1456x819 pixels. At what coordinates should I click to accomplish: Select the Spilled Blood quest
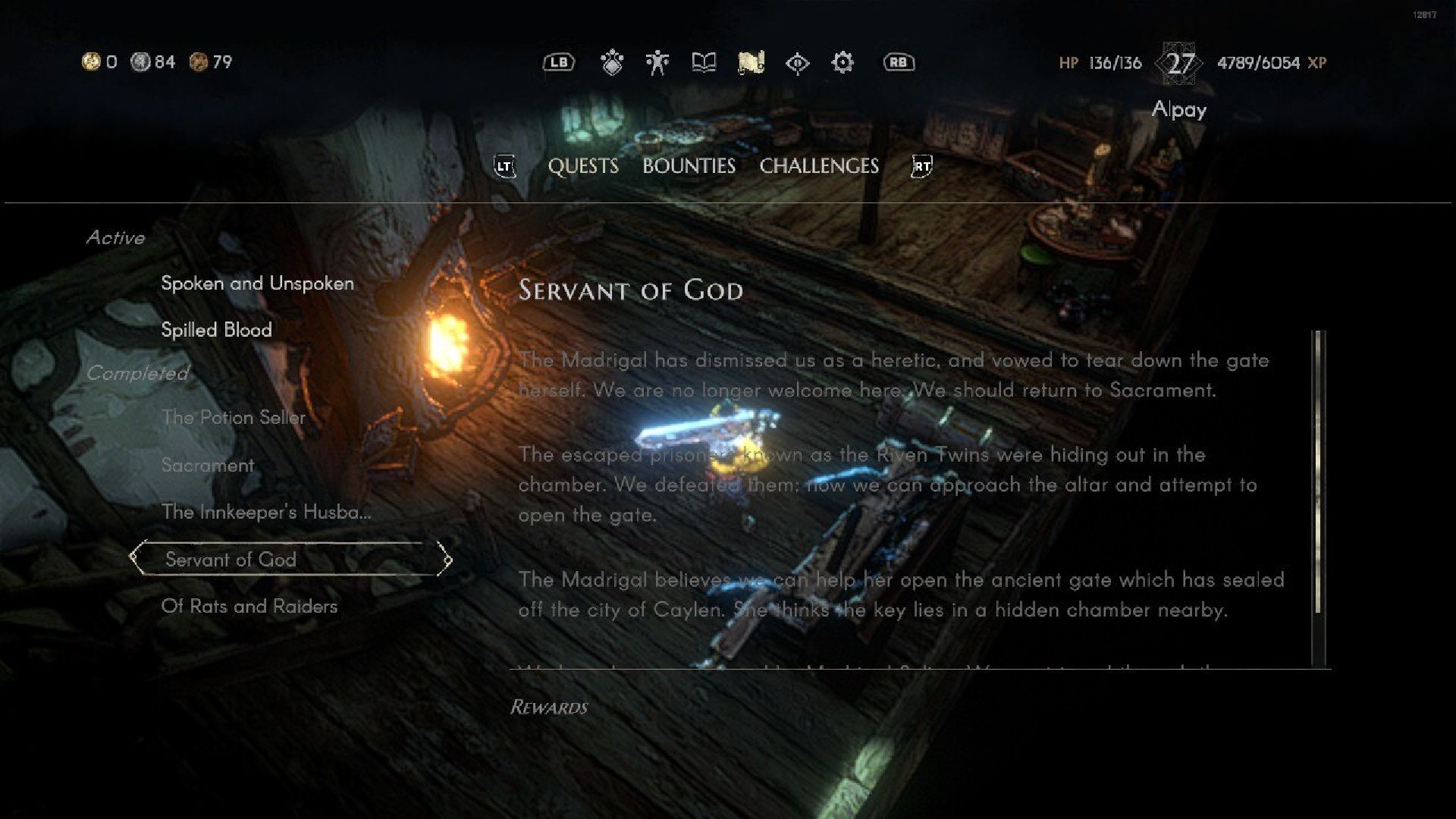click(216, 330)
